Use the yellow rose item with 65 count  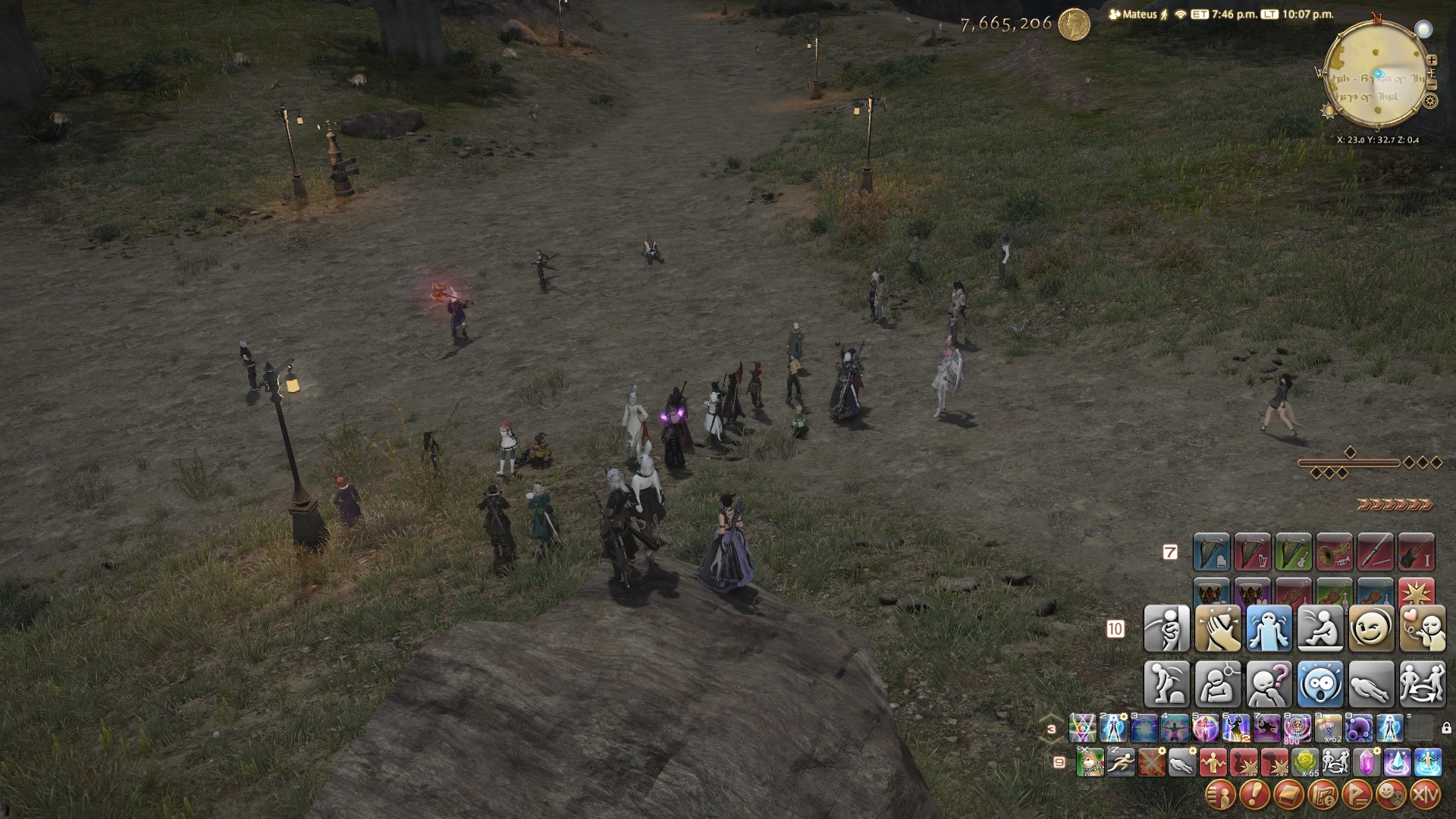[1305, 762]
